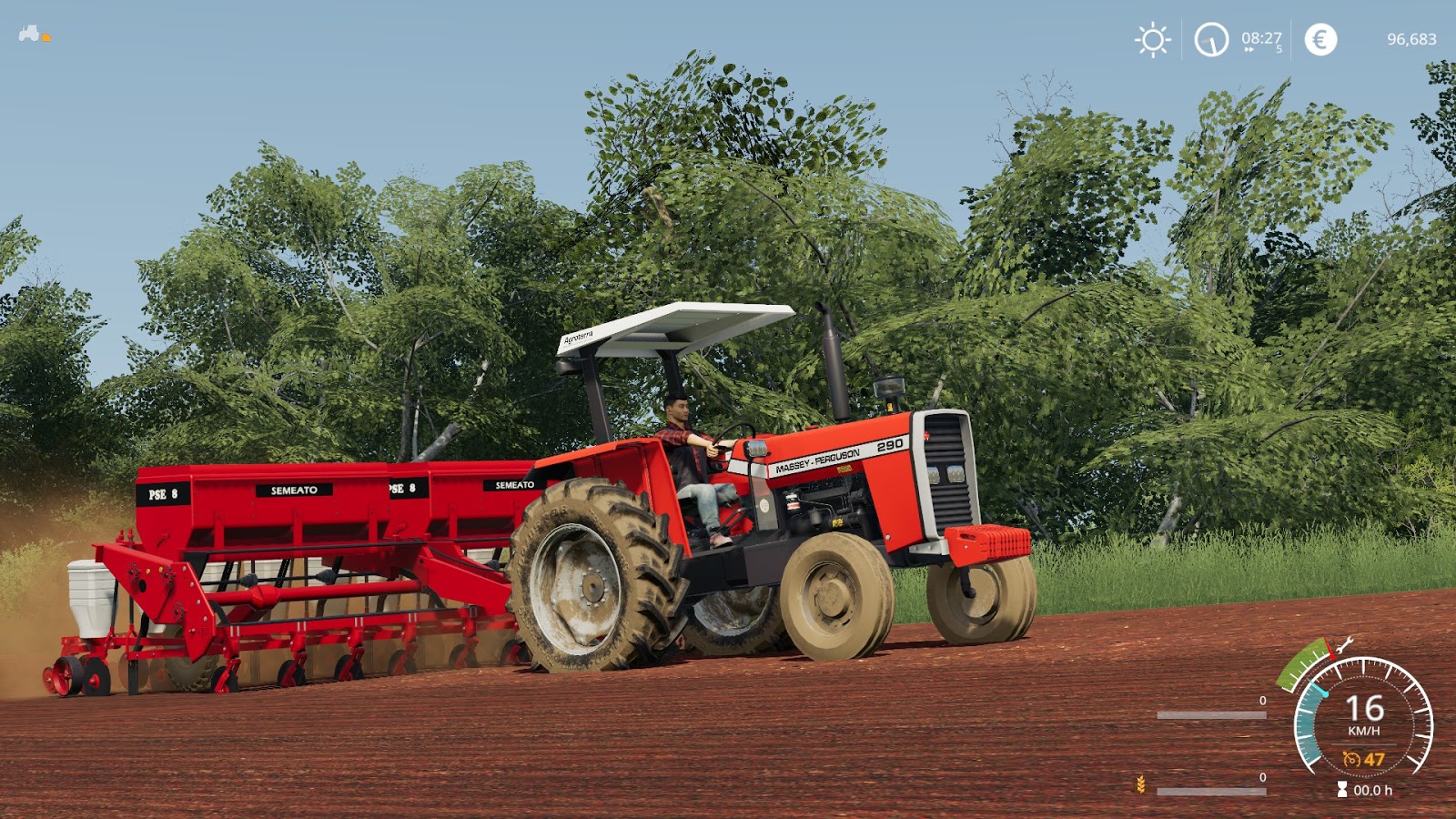Click the euro coin currency icon
1456x819 pixels.
[x=1320, y=38]
